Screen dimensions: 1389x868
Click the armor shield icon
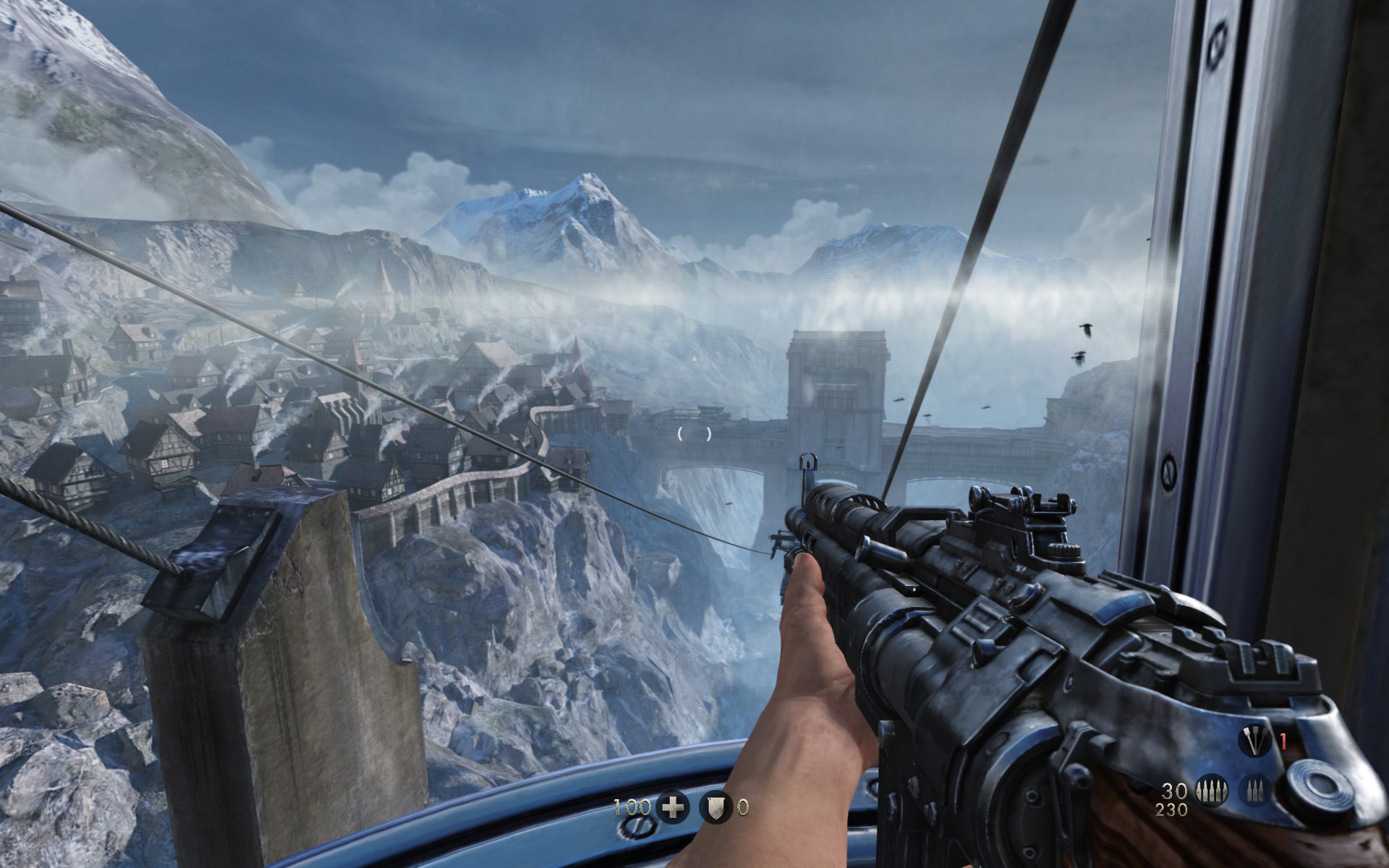pos(715,807)
